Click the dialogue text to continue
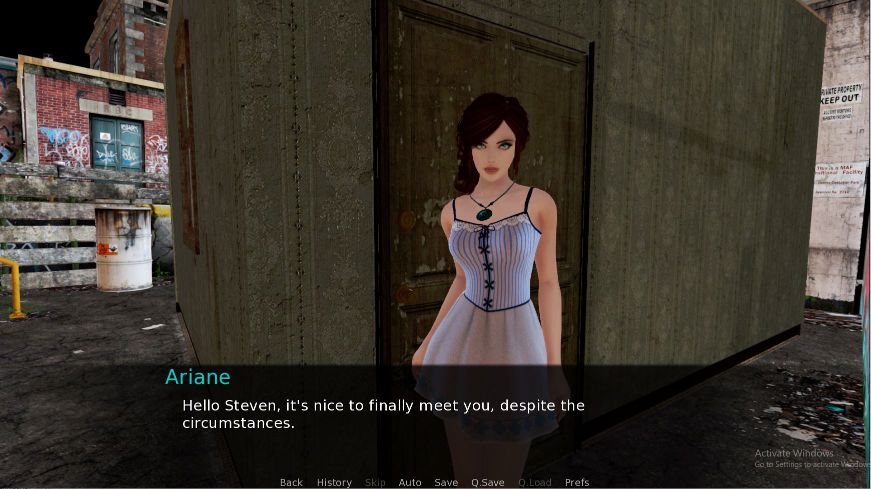 tap(382, 414)
